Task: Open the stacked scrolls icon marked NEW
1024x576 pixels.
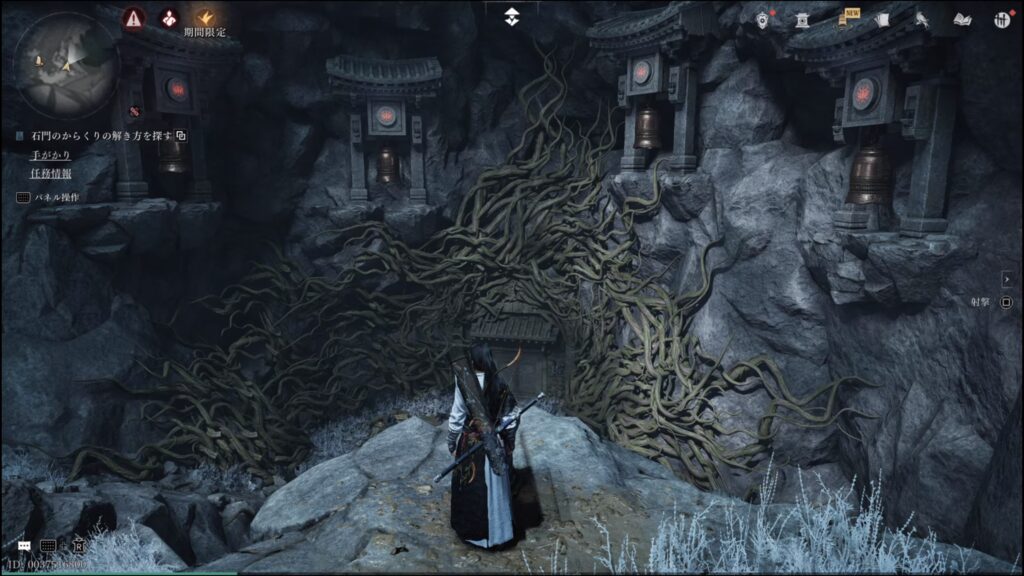Action: [x=841, y=19]
